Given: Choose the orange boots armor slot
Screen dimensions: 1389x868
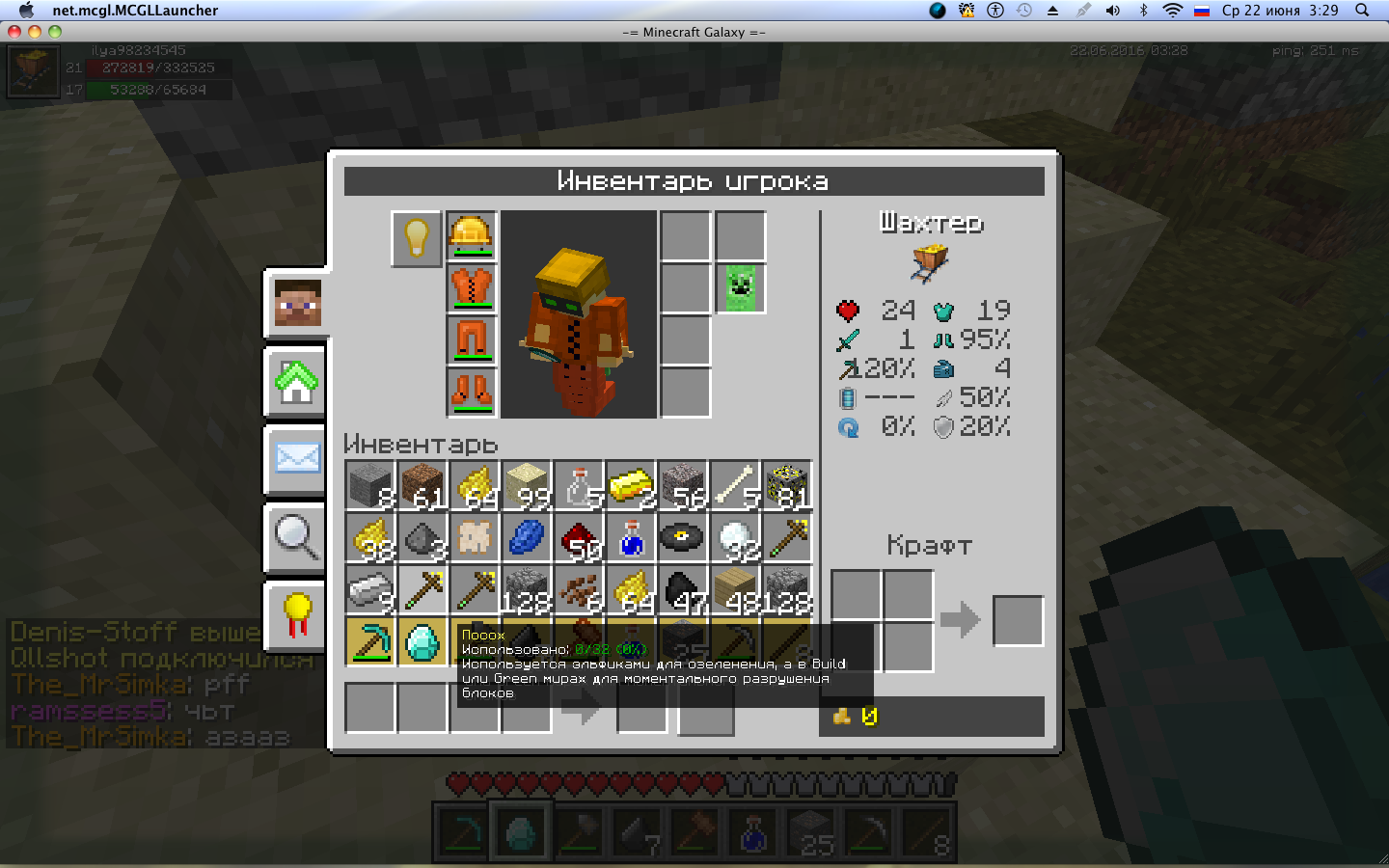Looking at the screenshot, I should (472, 393).
